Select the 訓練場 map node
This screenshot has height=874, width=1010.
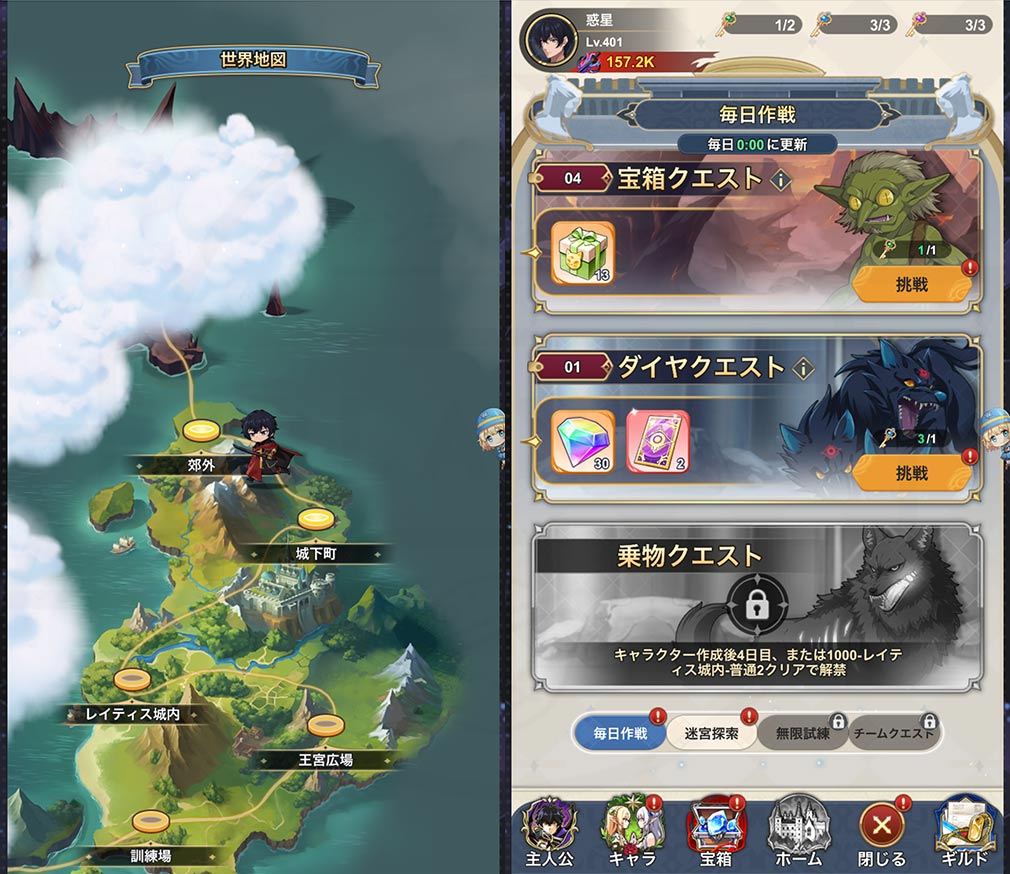[x=151, y=822]
